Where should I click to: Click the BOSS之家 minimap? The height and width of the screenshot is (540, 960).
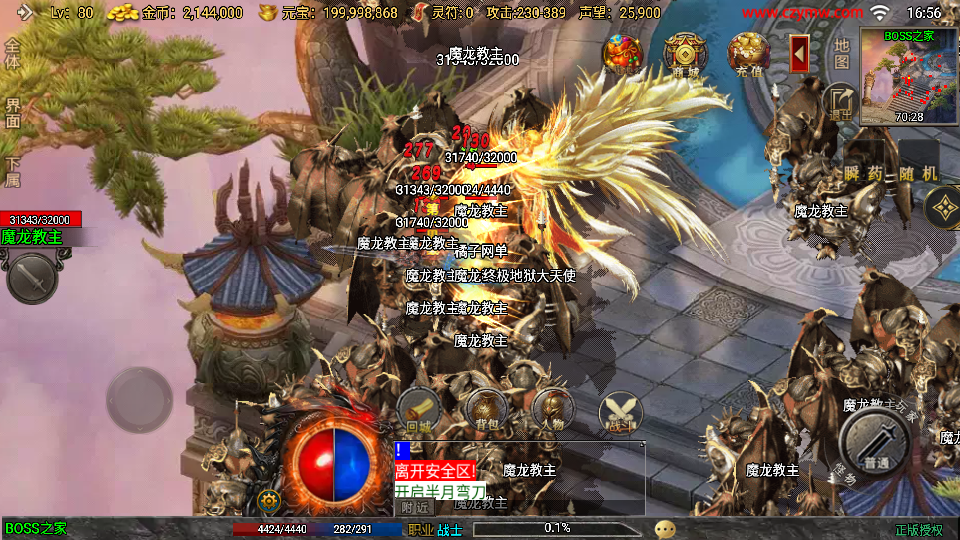click(908, 77)
